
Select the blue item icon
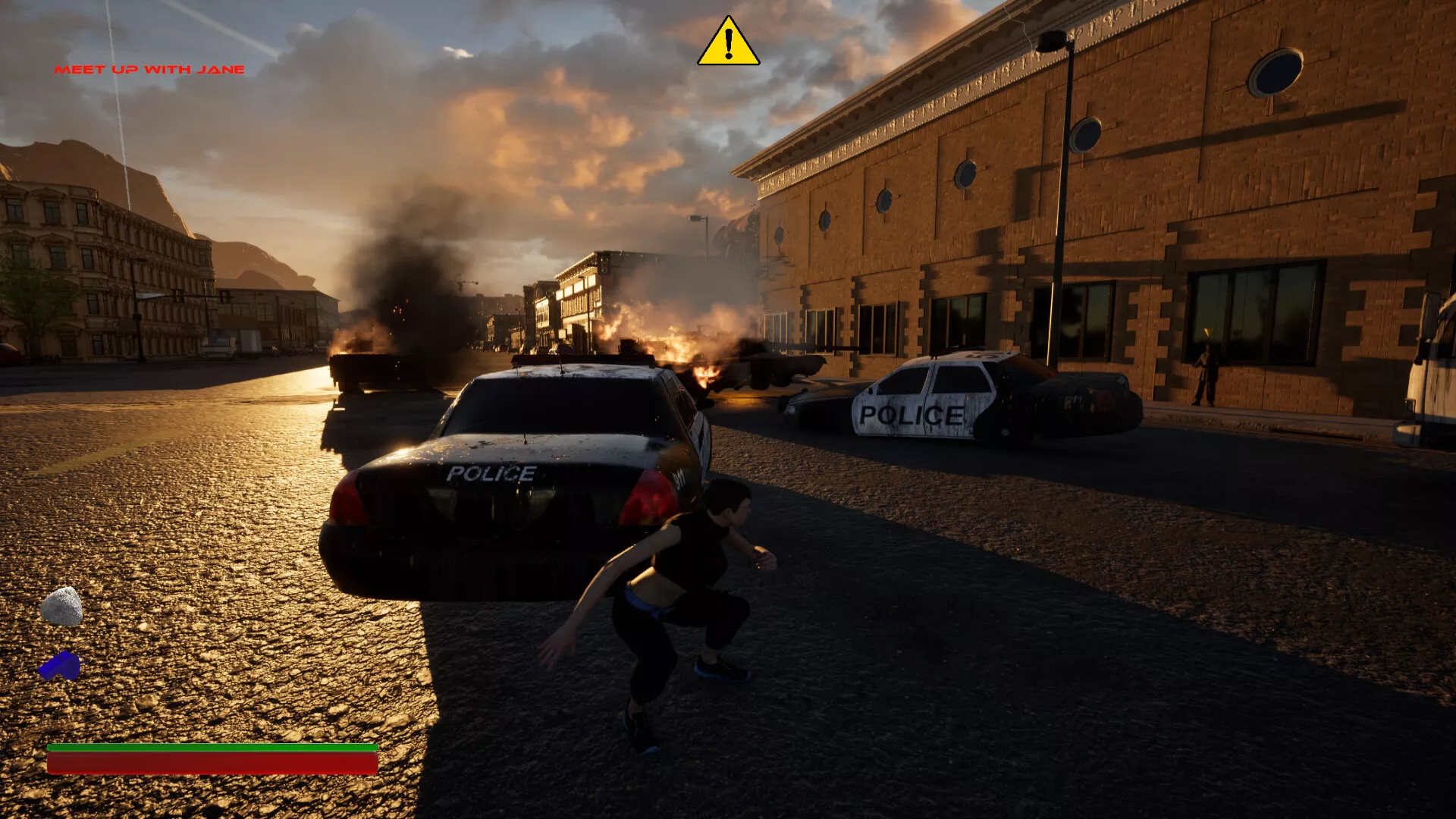(x=60, y=667)
